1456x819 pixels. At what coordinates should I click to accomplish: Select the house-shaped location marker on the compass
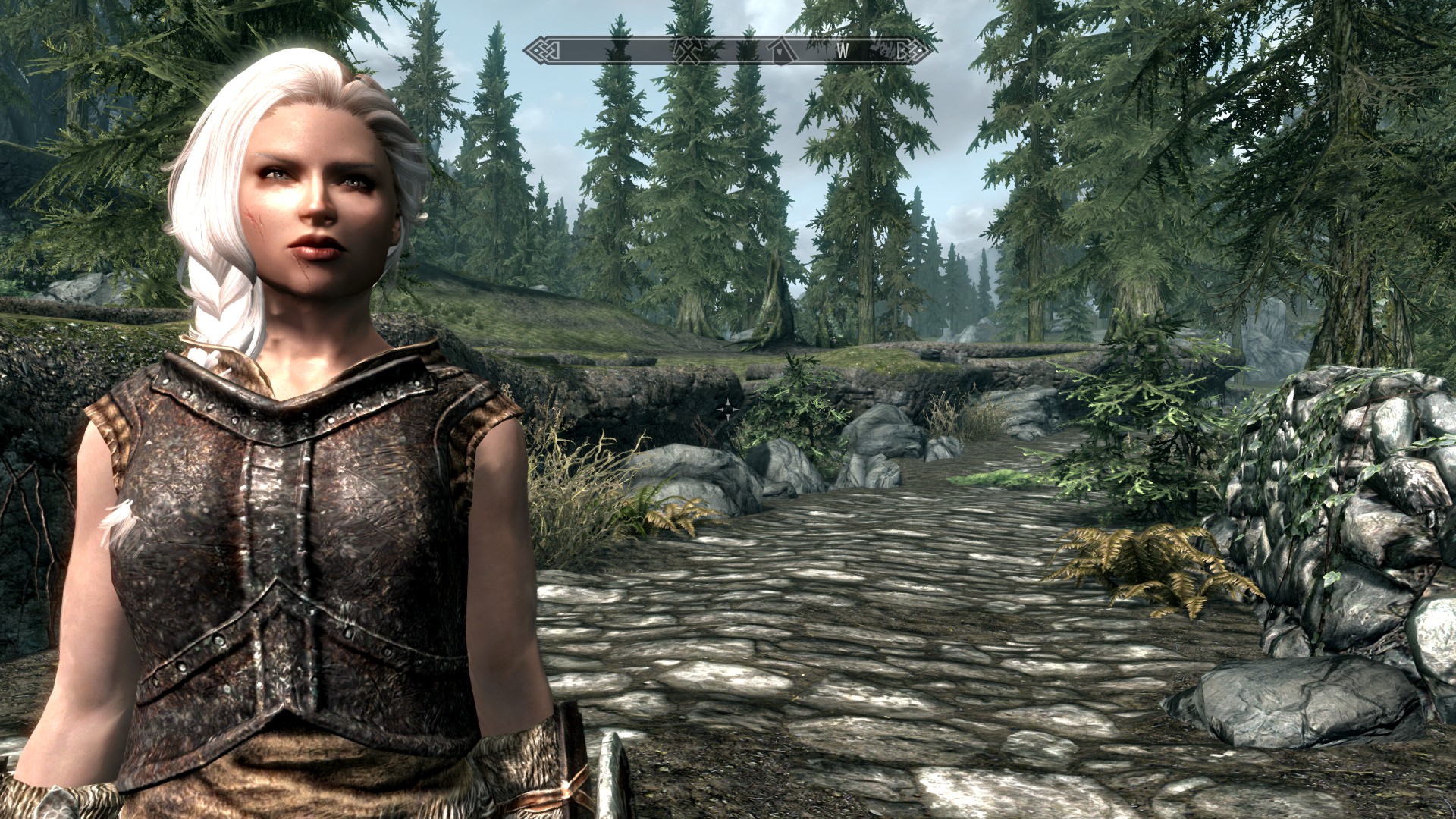(778, 51)
